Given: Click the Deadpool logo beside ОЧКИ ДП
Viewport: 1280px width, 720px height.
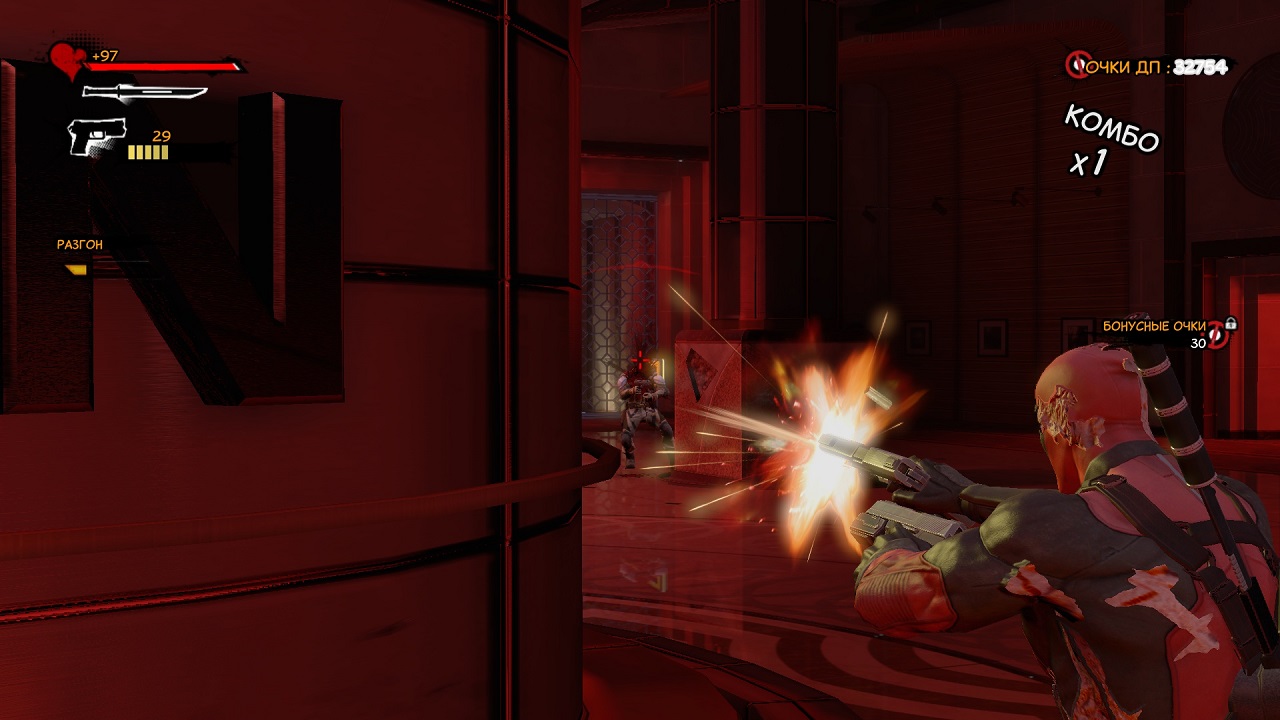Looking at the screenshot, I should pyautogui.click(x=1077, y=66).
